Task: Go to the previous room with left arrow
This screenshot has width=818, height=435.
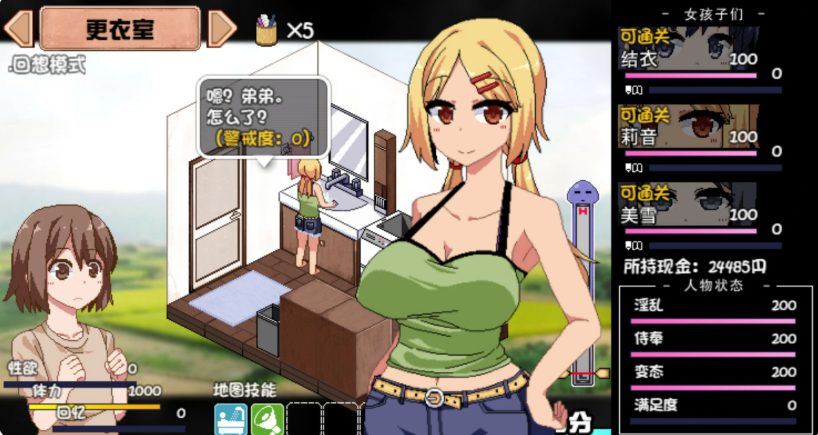Action: pos(19,29)
